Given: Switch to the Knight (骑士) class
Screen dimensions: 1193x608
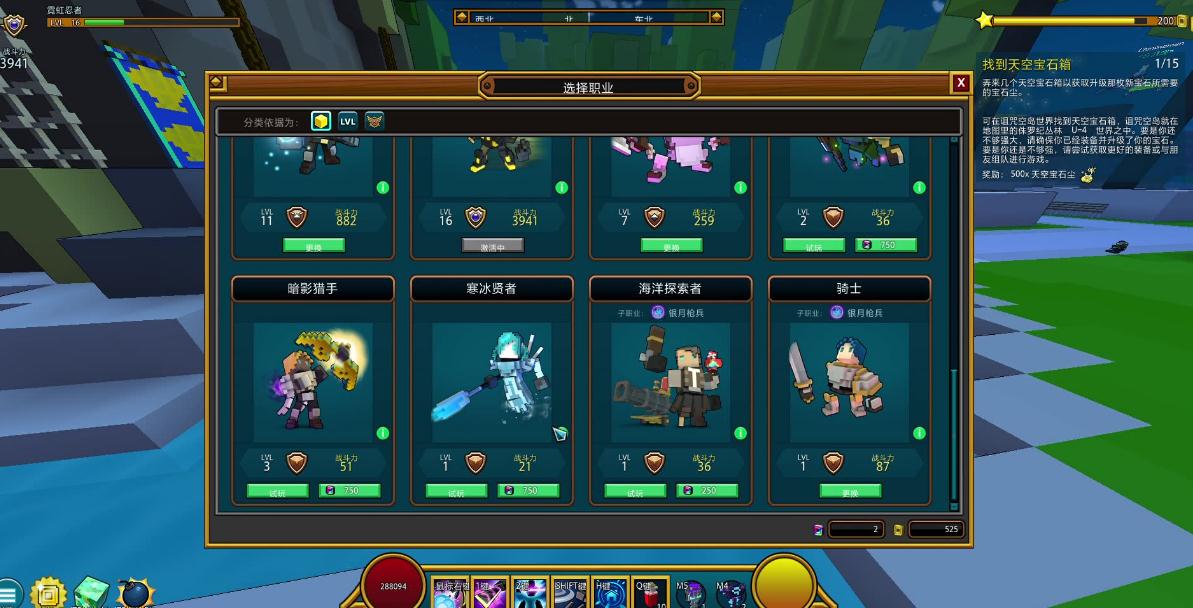Looking at the screenshot, I should (x=850, y=491).
